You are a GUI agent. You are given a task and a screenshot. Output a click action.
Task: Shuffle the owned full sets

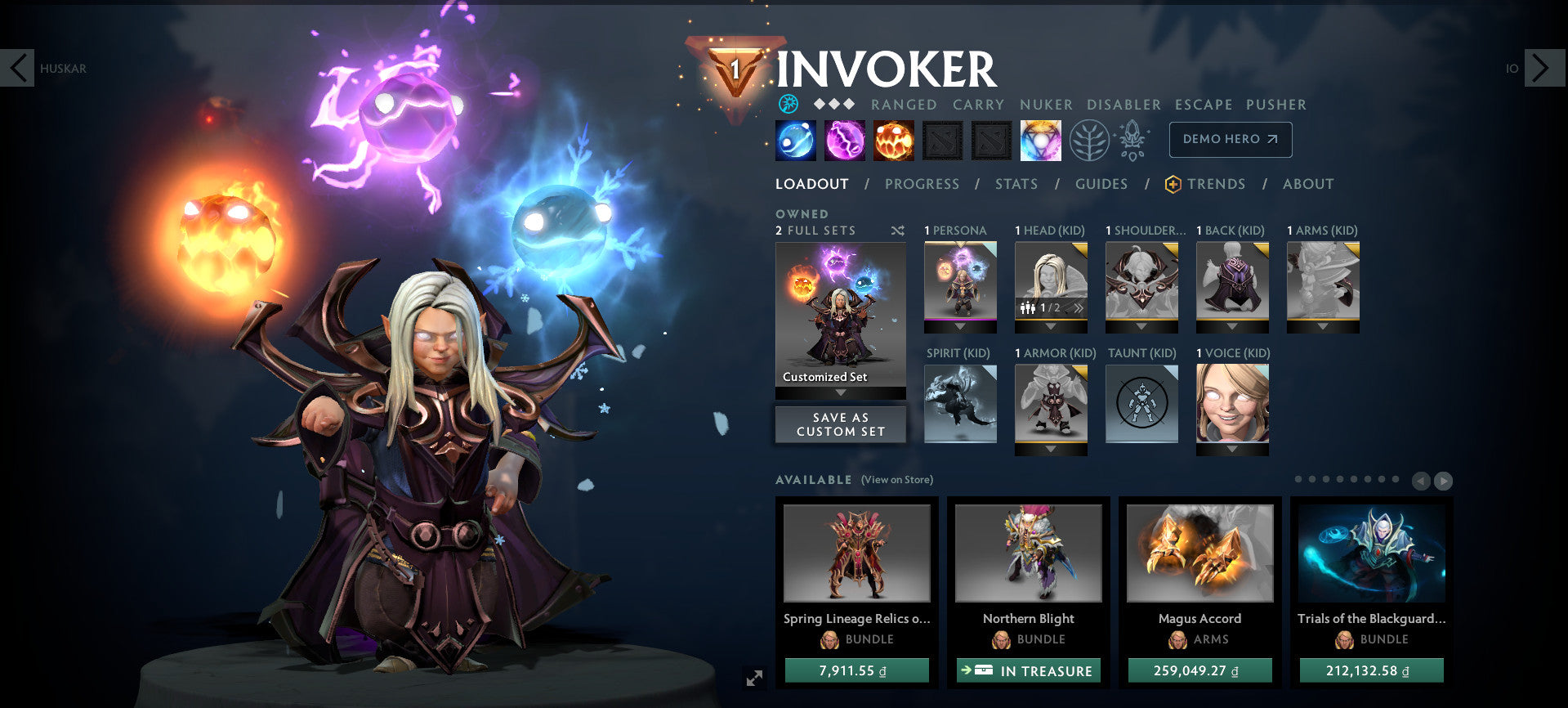897,231
